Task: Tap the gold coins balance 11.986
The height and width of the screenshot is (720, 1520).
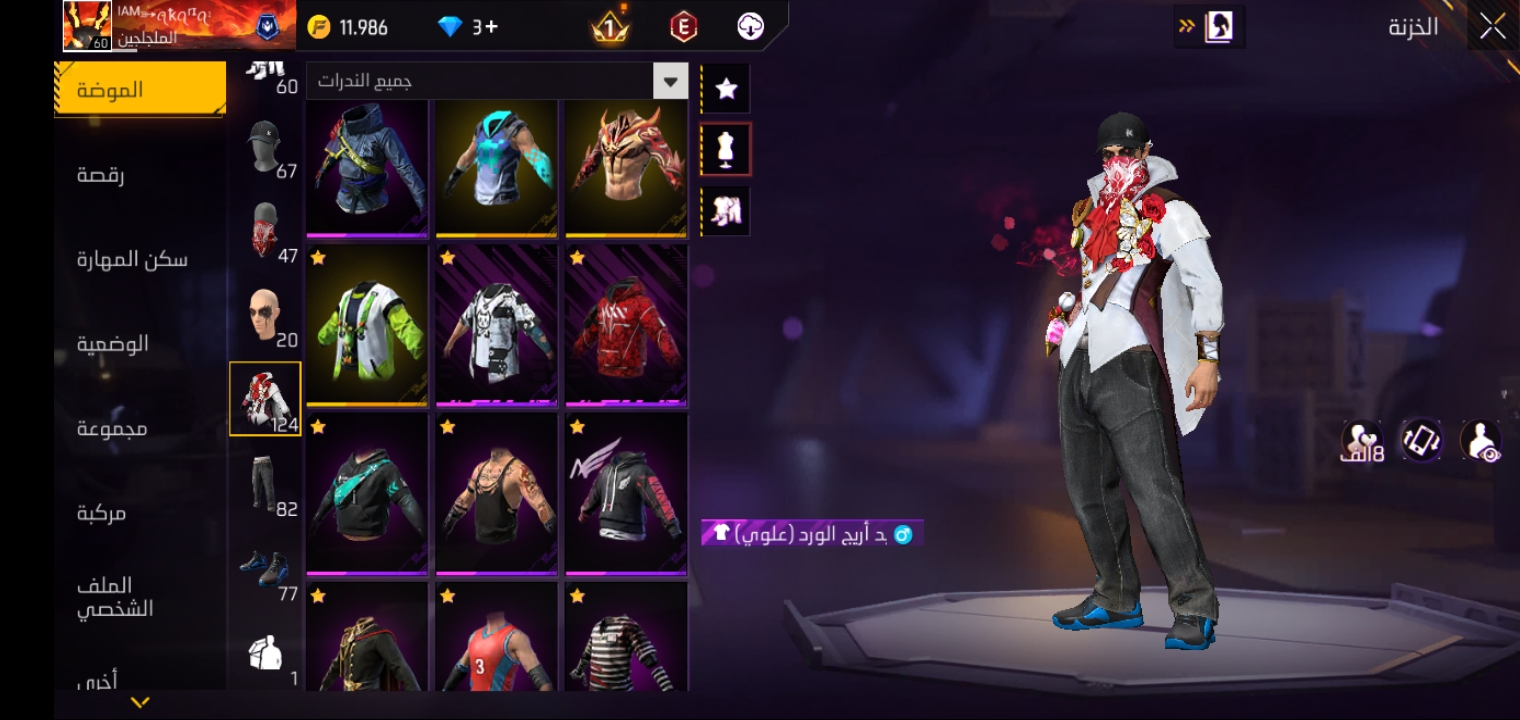Action: pyautogui.click(x=349, y=27)
